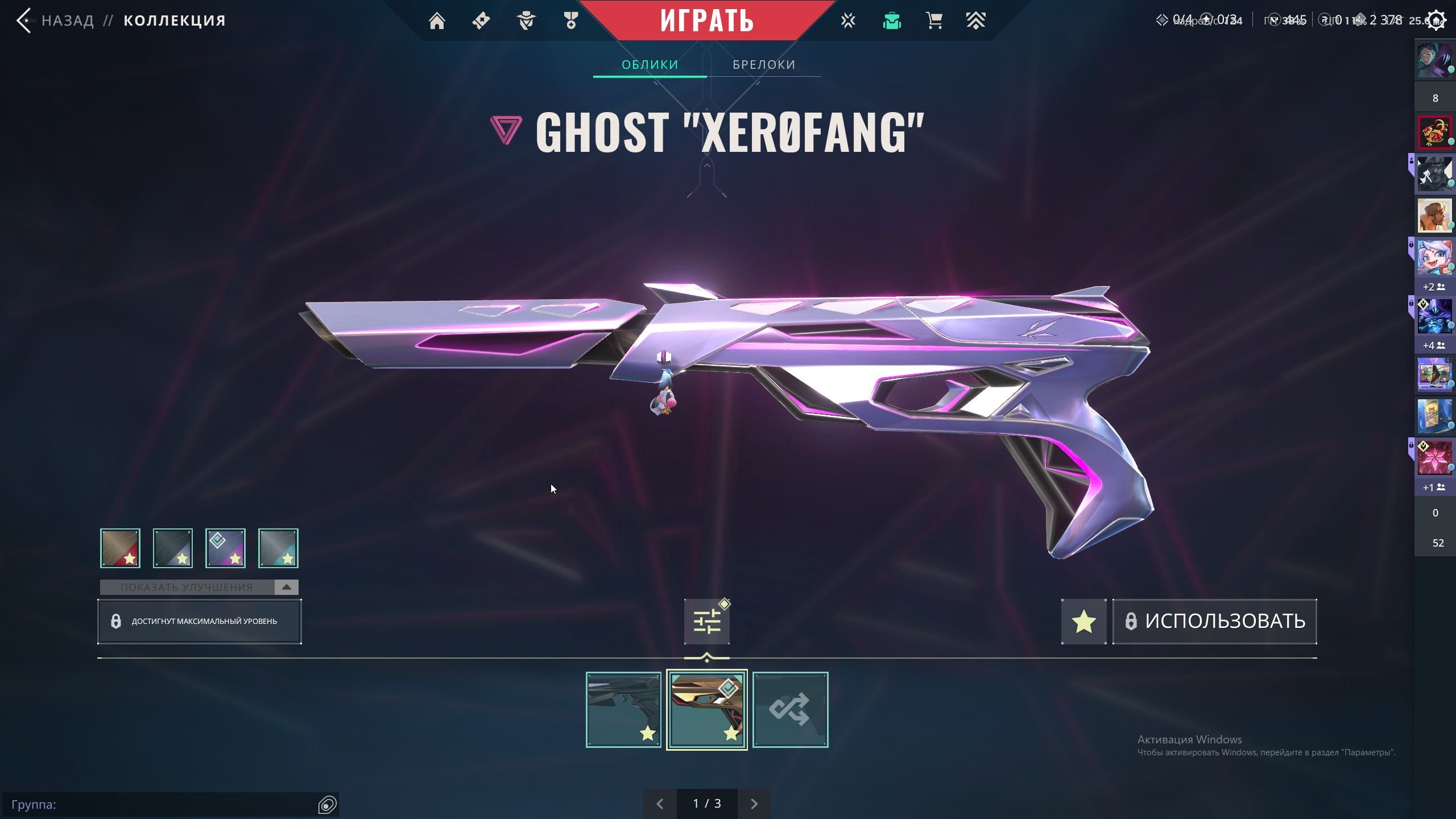
Task: Toggle favorite with the star button
Action: coord(1083,621)
